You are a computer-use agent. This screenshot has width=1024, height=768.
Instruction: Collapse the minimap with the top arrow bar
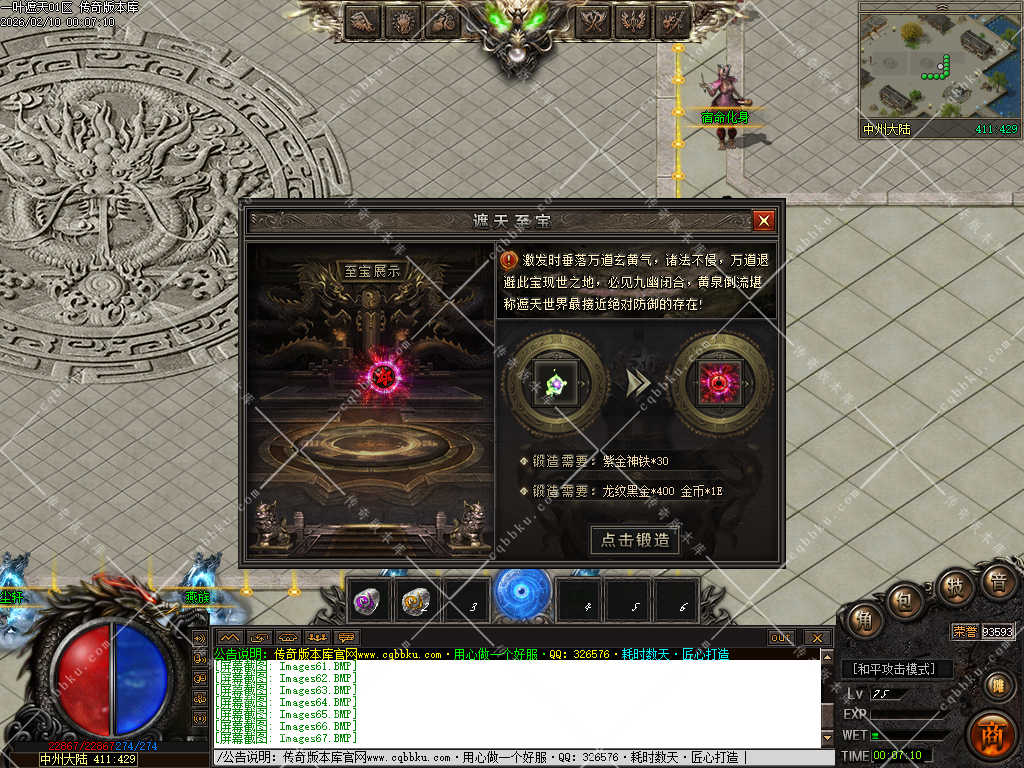(940, 6)
